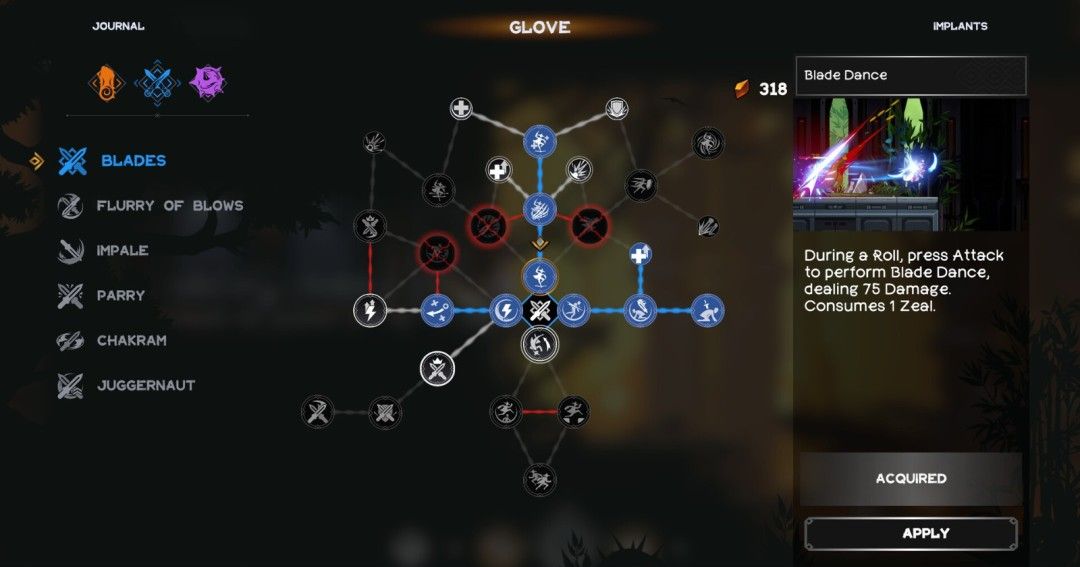Select the purple spiked orb class icon
1080x567 pixels.
click(207, 82)
